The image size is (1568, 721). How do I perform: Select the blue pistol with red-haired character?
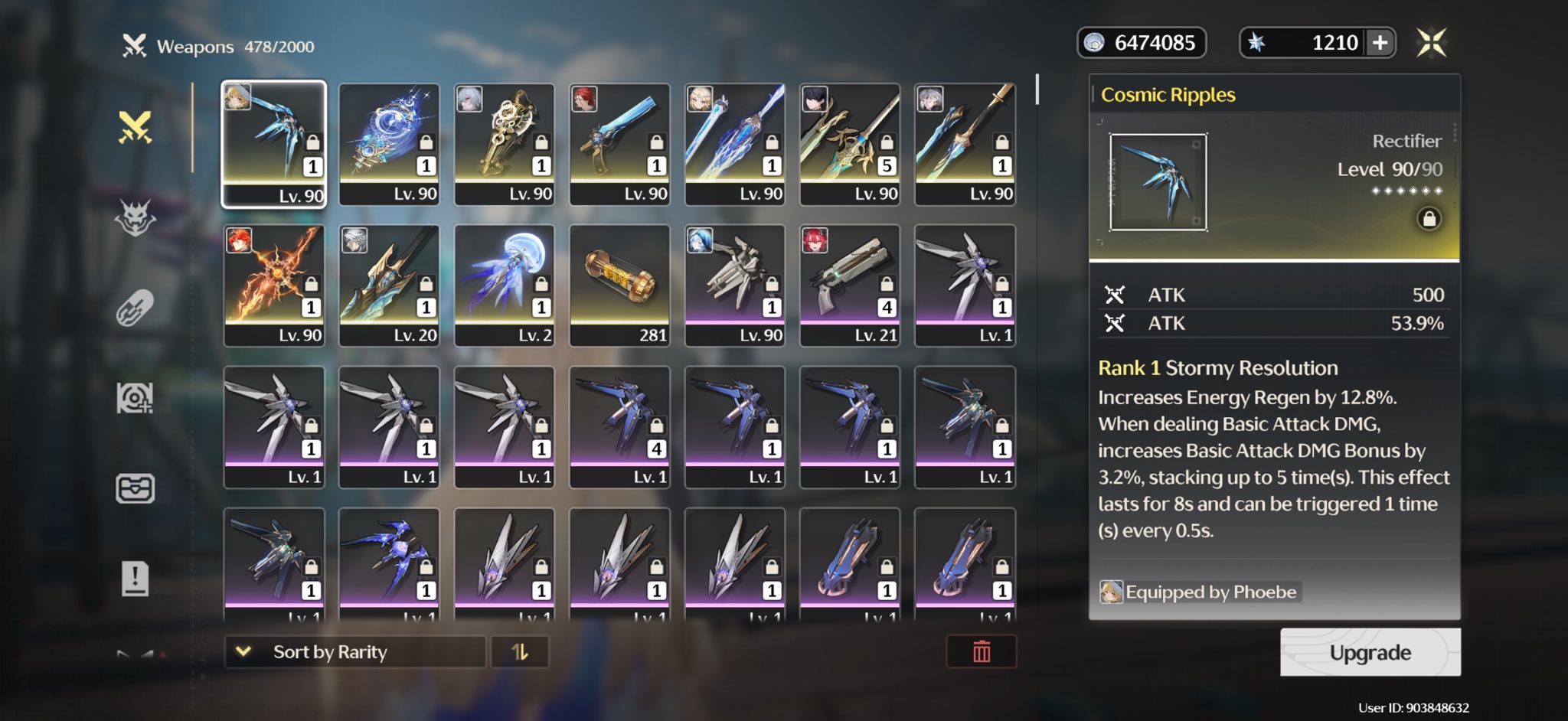coord(619,144)
